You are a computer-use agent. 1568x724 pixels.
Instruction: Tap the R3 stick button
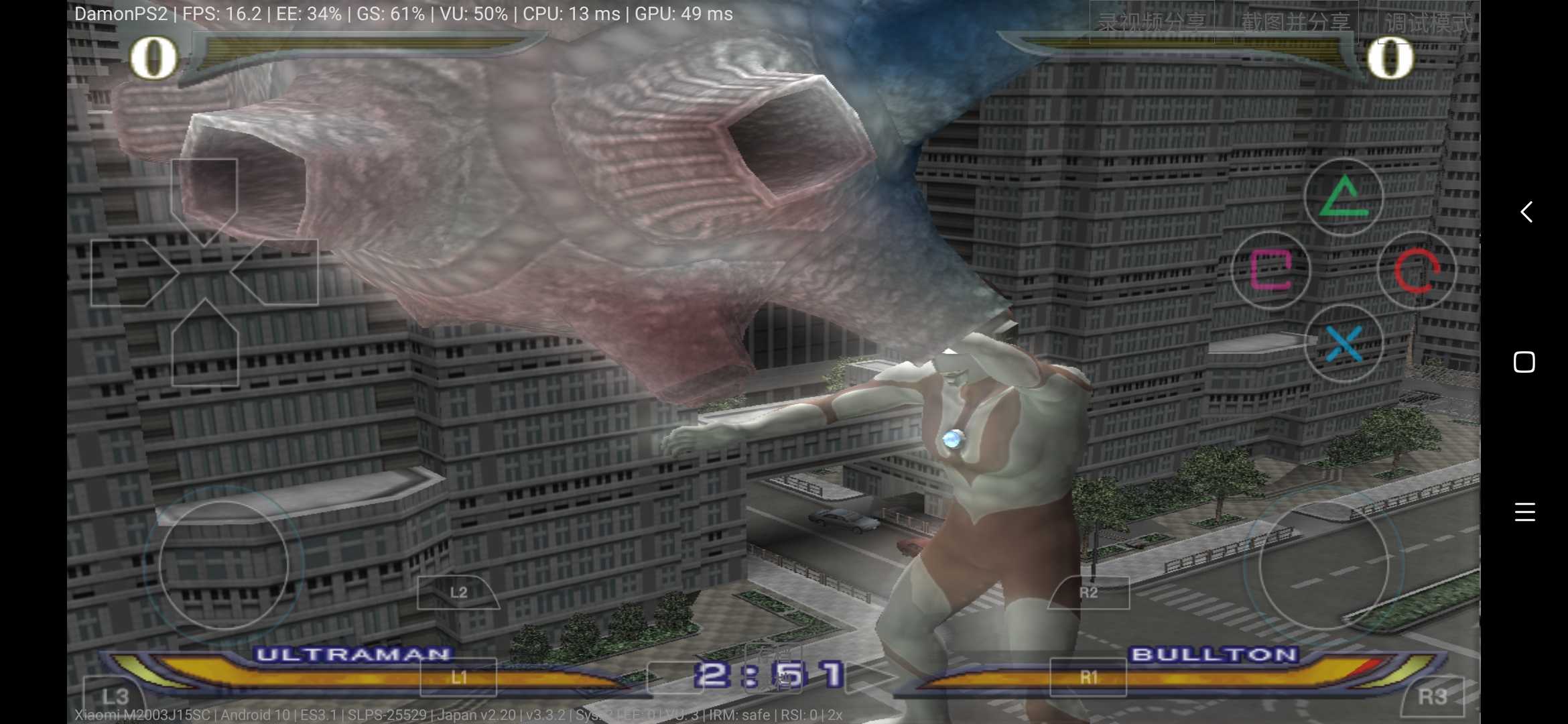pyautogui.click(x=1433, y=697)
